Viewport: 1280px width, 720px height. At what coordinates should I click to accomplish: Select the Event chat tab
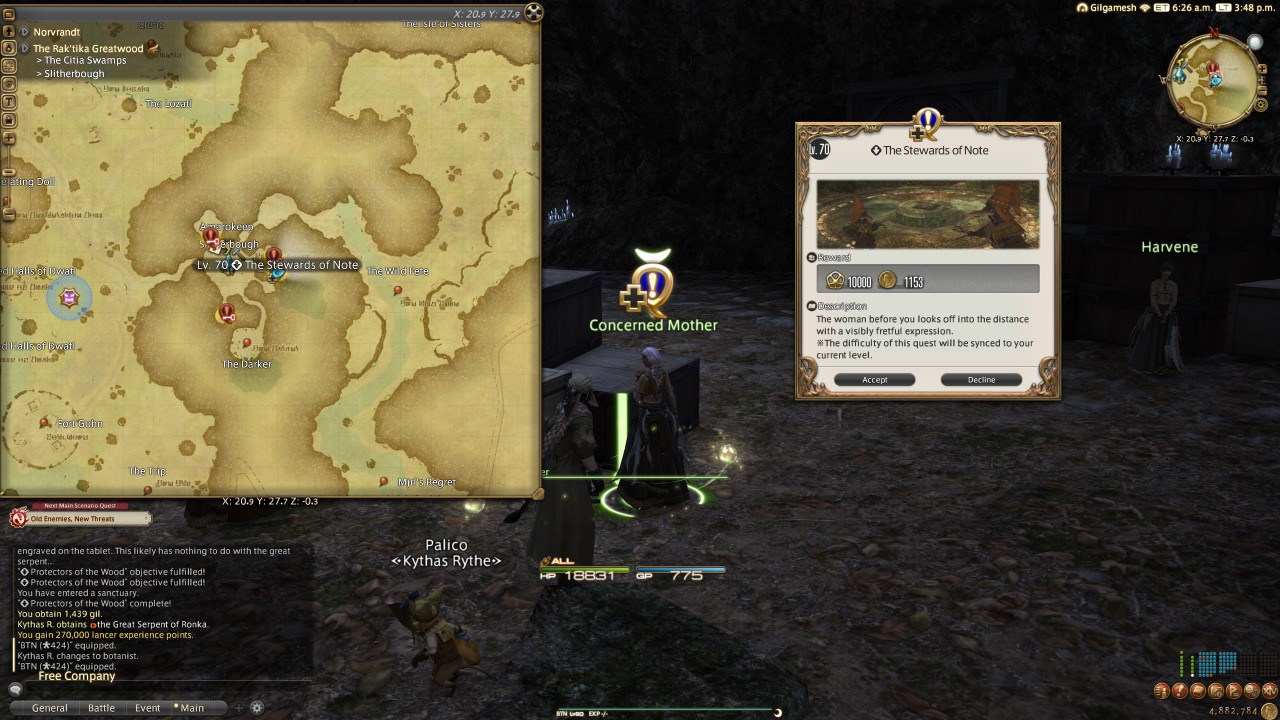[147, 707]
